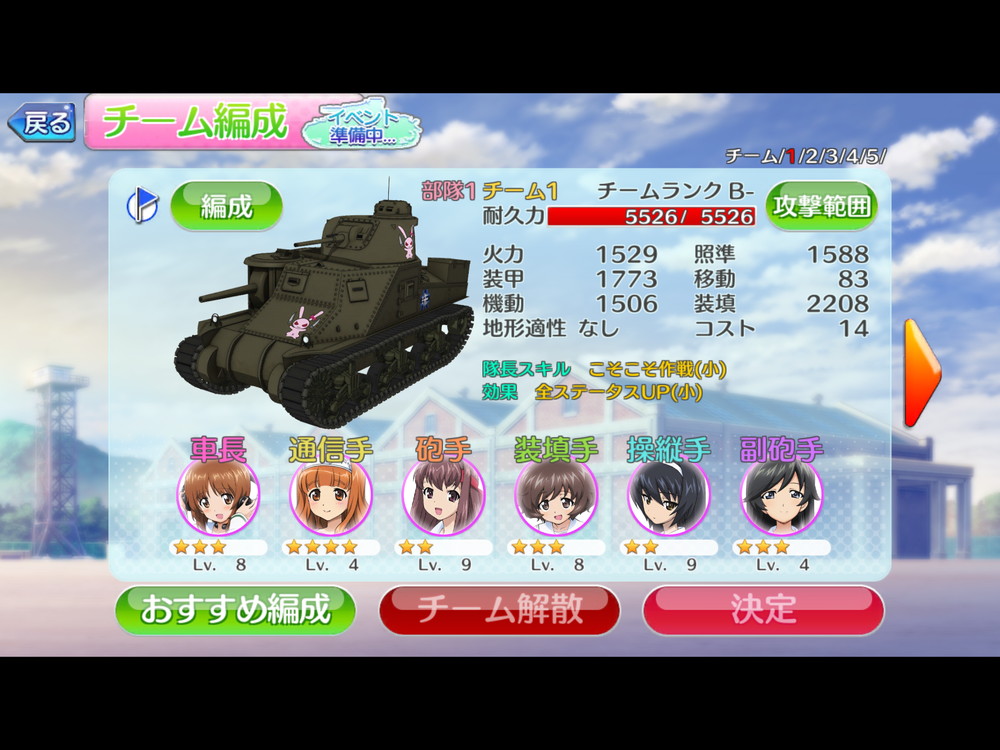Click the blue flag icon beside 編成
The image size is (1000, 750).
click(x=141, y=205)
